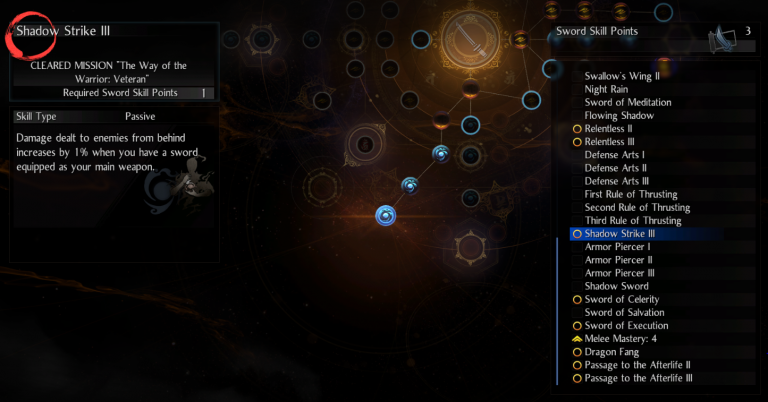Choose the Shadow Sword skill
Screen dimensions: 768x402
coord(616,286)
